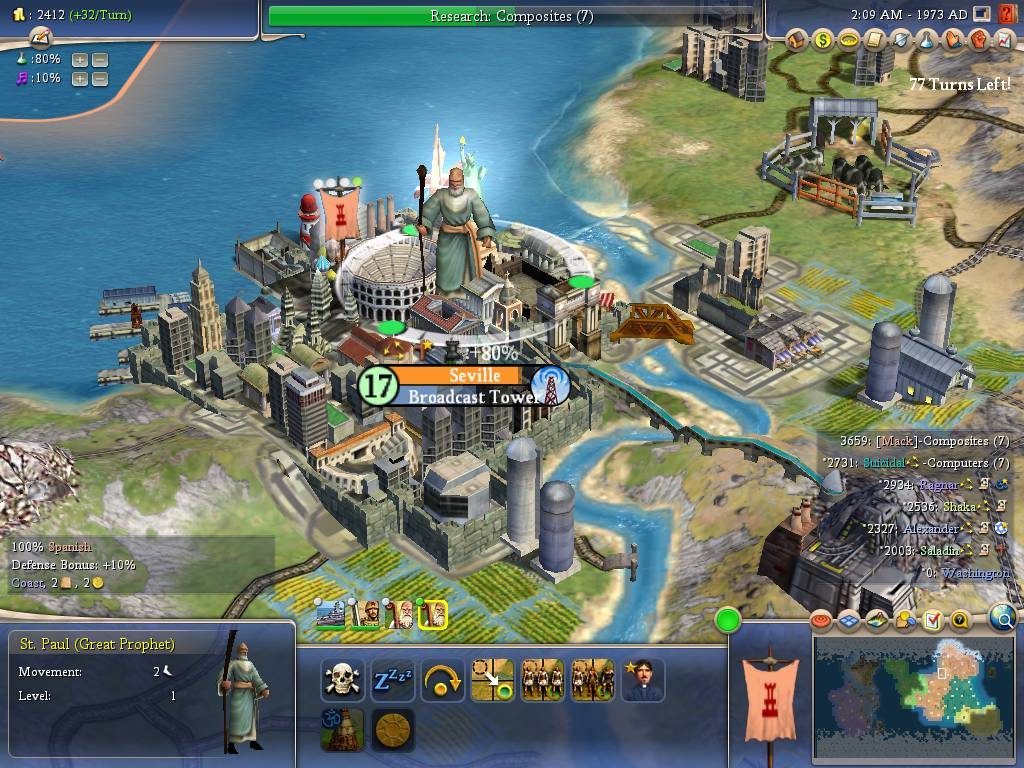Build the Hindu shrine with the Om icon

pyautogui.click(x=343, y=730)
